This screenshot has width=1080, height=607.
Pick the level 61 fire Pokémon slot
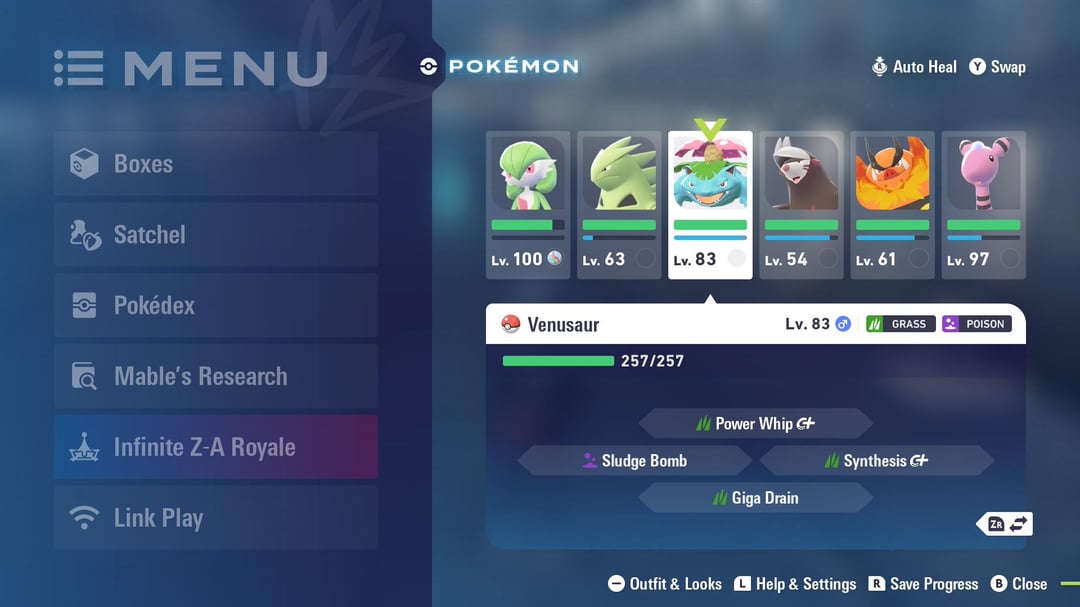click(892, 204)
